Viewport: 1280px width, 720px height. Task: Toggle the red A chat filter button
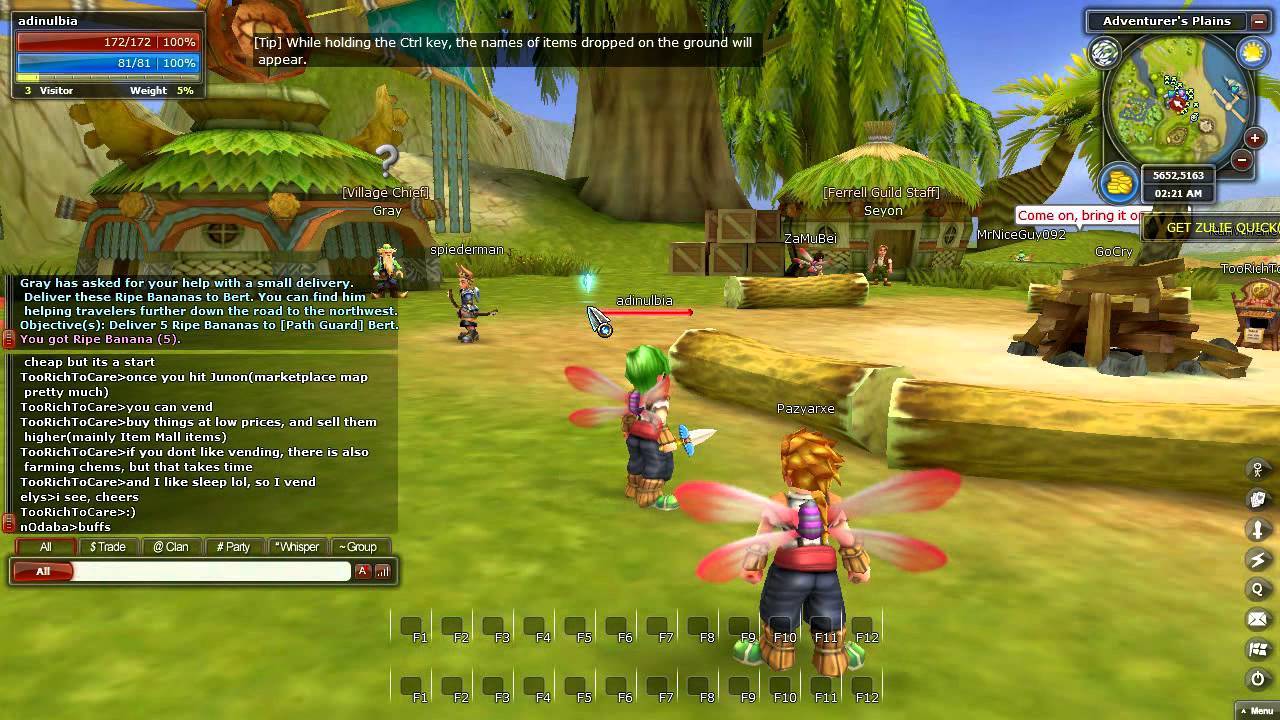tap(362, 571)
